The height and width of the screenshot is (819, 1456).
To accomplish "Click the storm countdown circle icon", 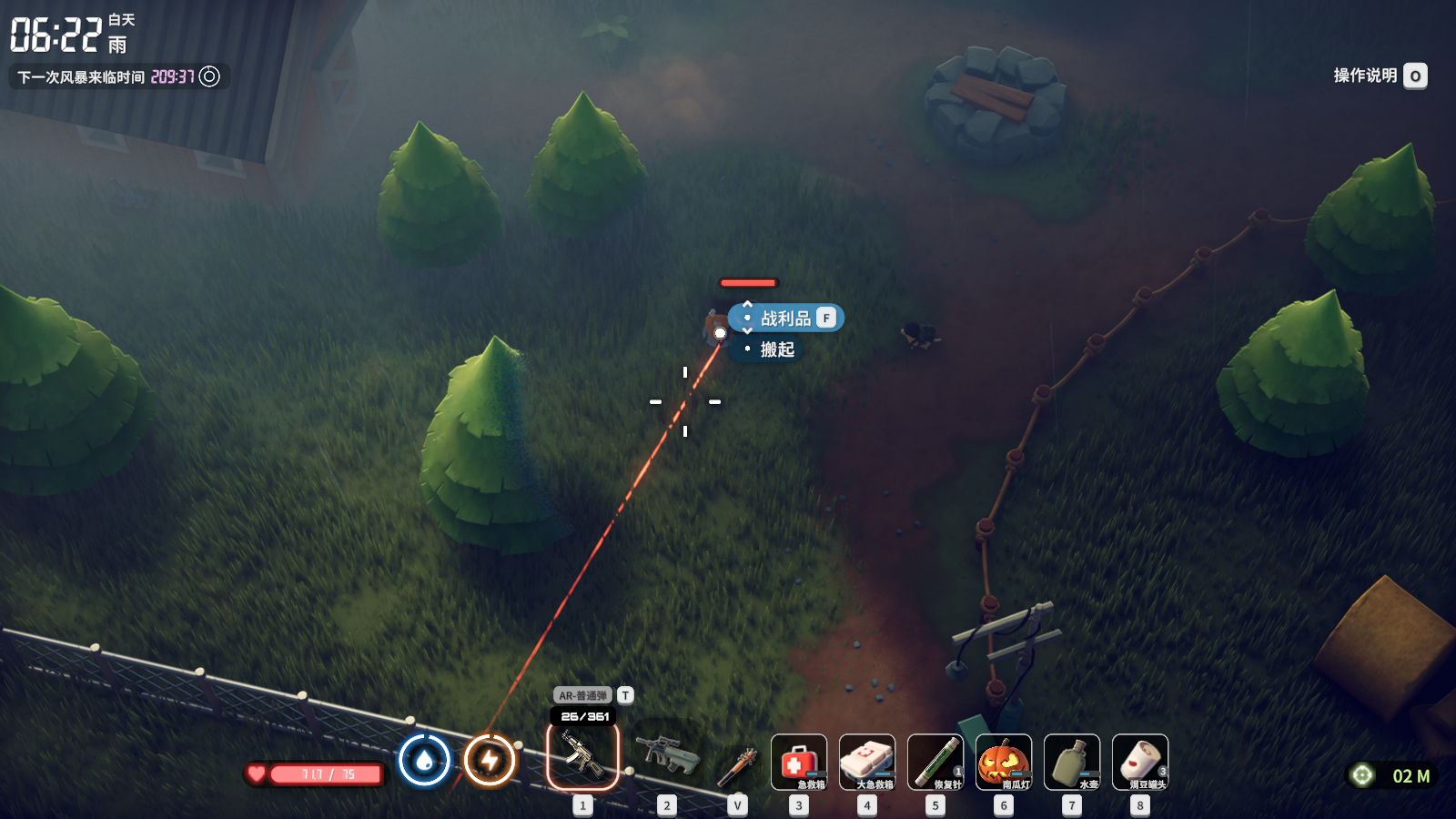I will point(209,76).
